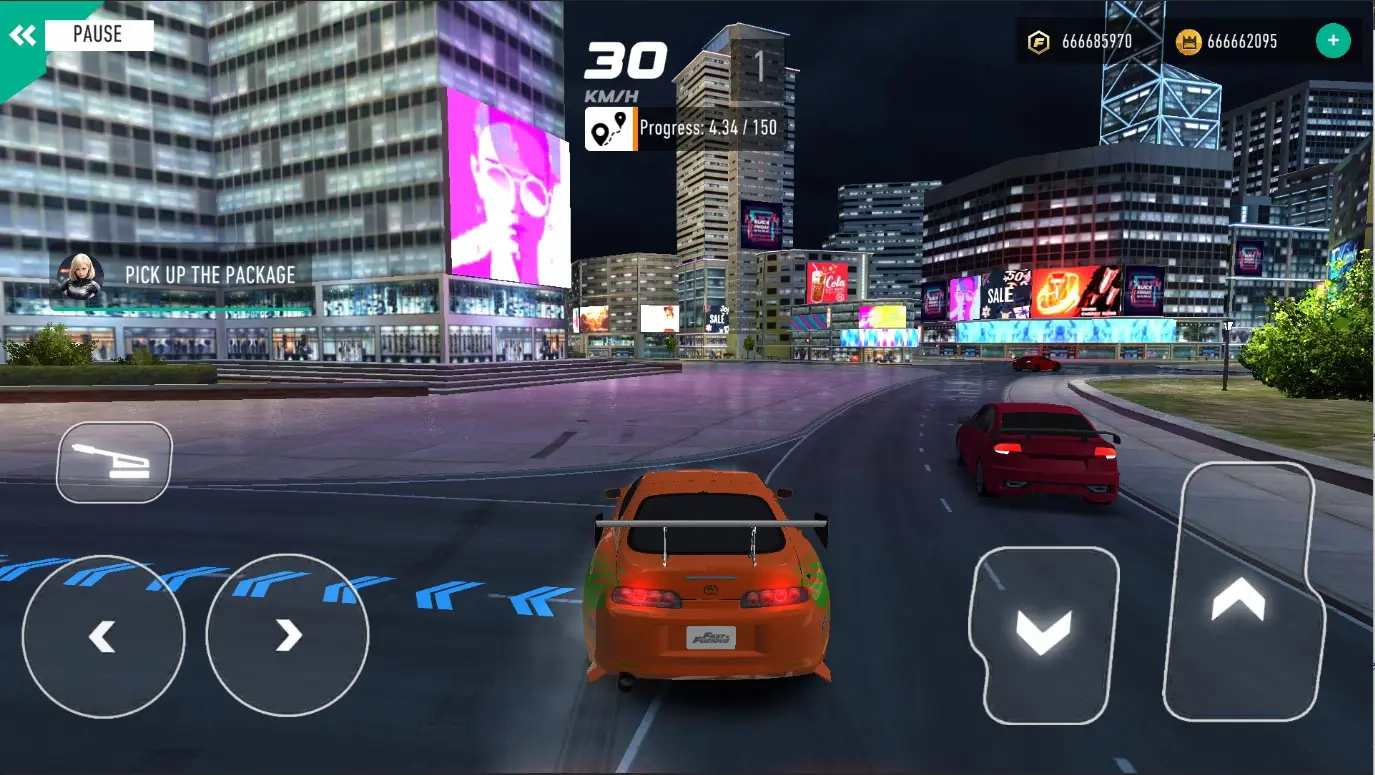1375x775 pixels.
Task: Collapse the HUD with the green double-chevron
Action: click(23, 33)
